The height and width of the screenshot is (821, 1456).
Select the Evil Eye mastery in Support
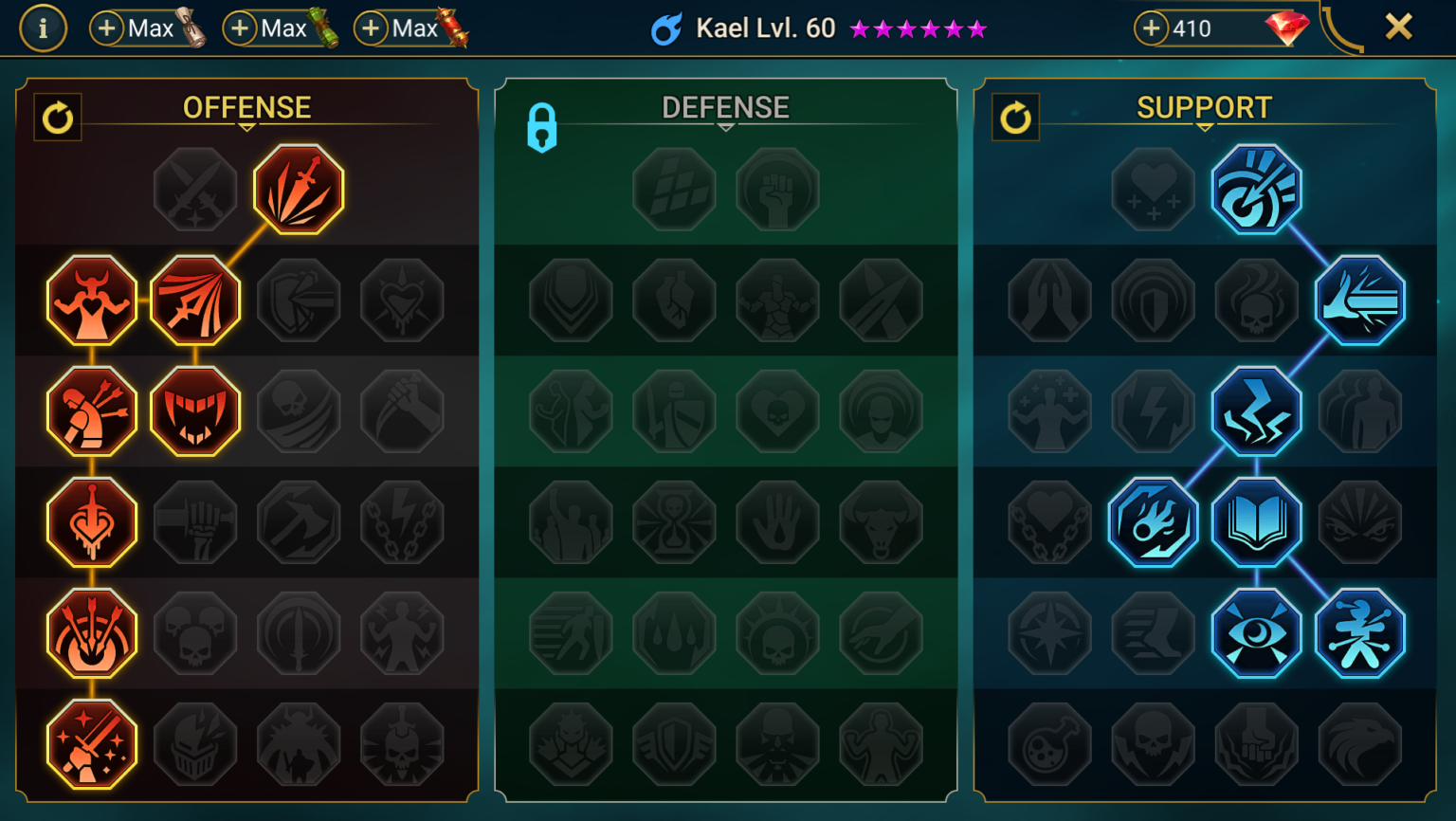tap(1257, 632)
